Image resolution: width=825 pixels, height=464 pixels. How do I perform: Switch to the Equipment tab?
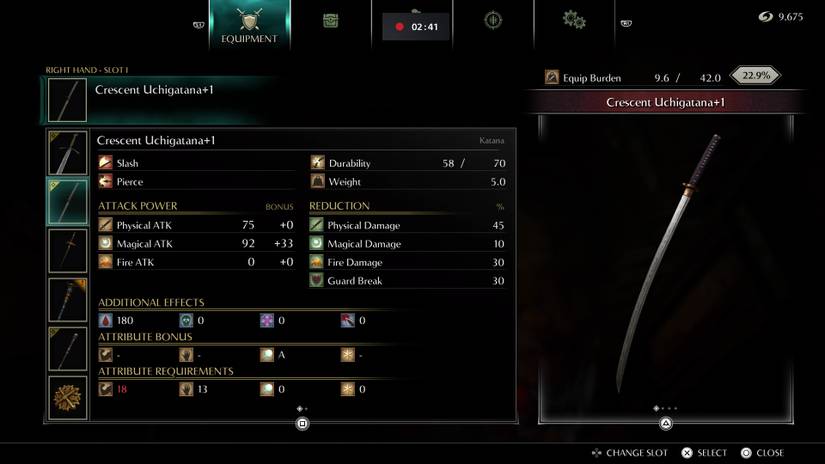pyautogui.click(x=249, y=25)
